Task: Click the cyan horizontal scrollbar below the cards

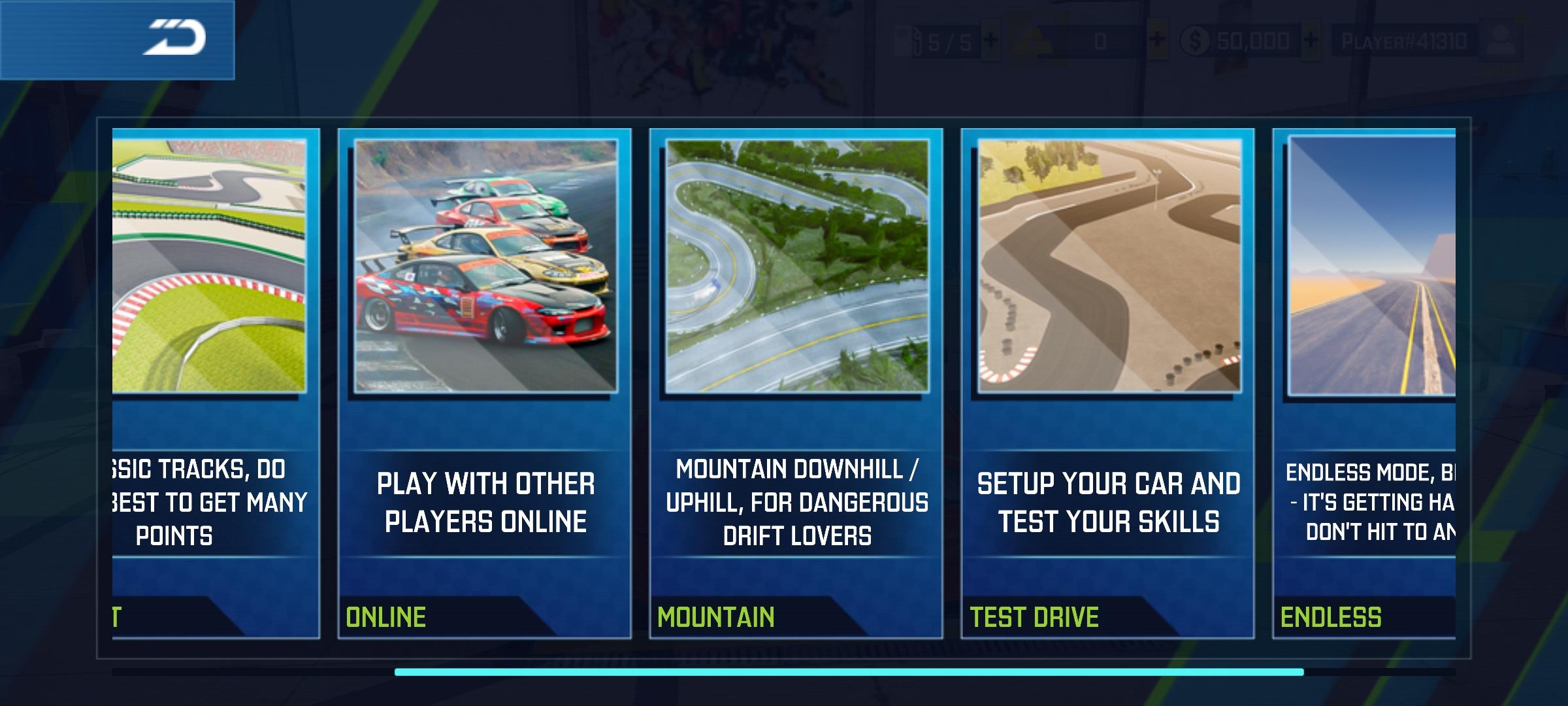Action: click(x=849, y=672)
